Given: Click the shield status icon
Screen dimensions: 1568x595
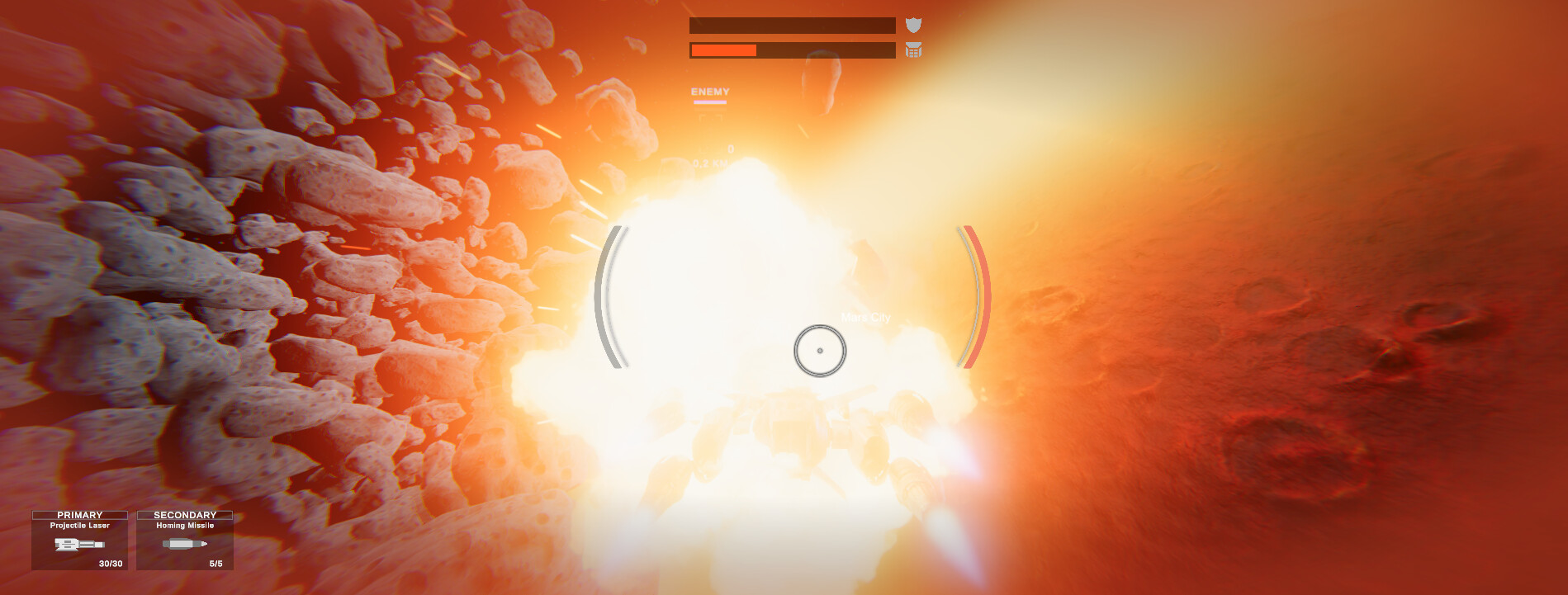Looking at the screenshot, I should coord(912,23).
